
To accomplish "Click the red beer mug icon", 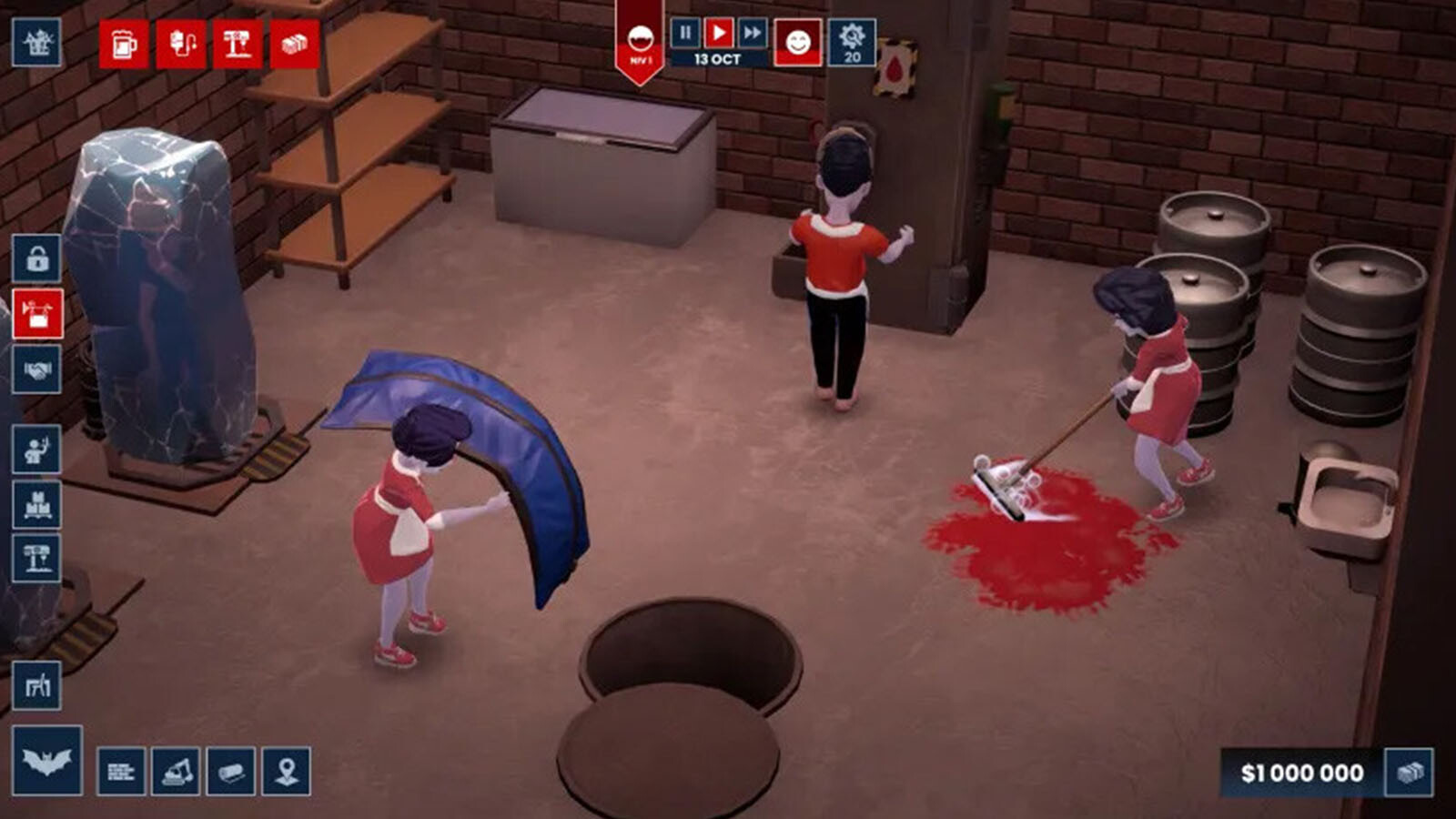I will [124, 44].
